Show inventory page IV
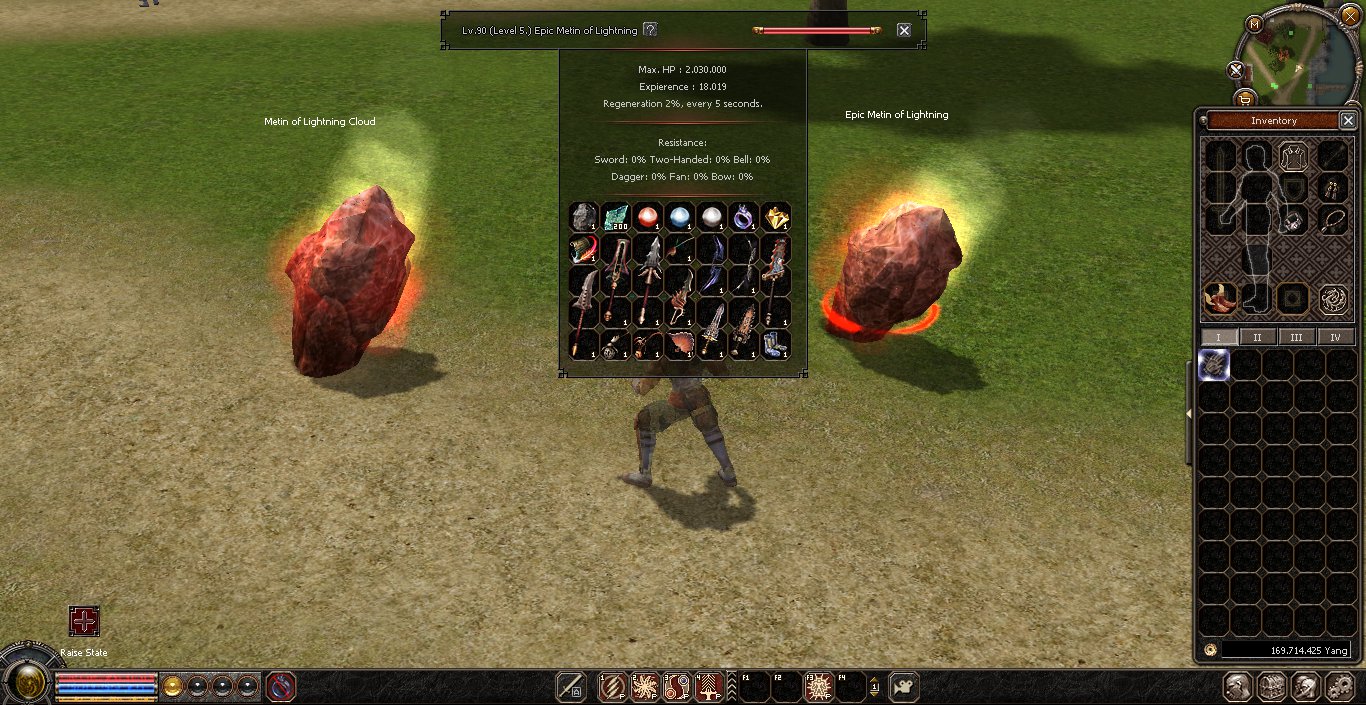Image resolution: width=1366 pixels, height=705 pixels. [x=1335, y=337]
